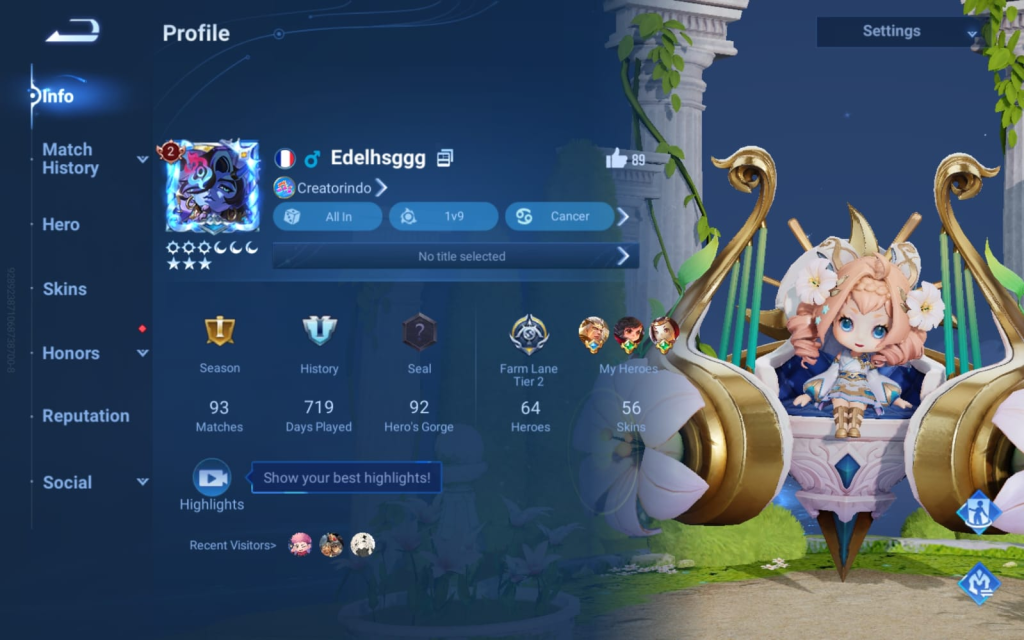
Task: Select the All In tag
Action: pyautogui.click(x=327, y=216)
